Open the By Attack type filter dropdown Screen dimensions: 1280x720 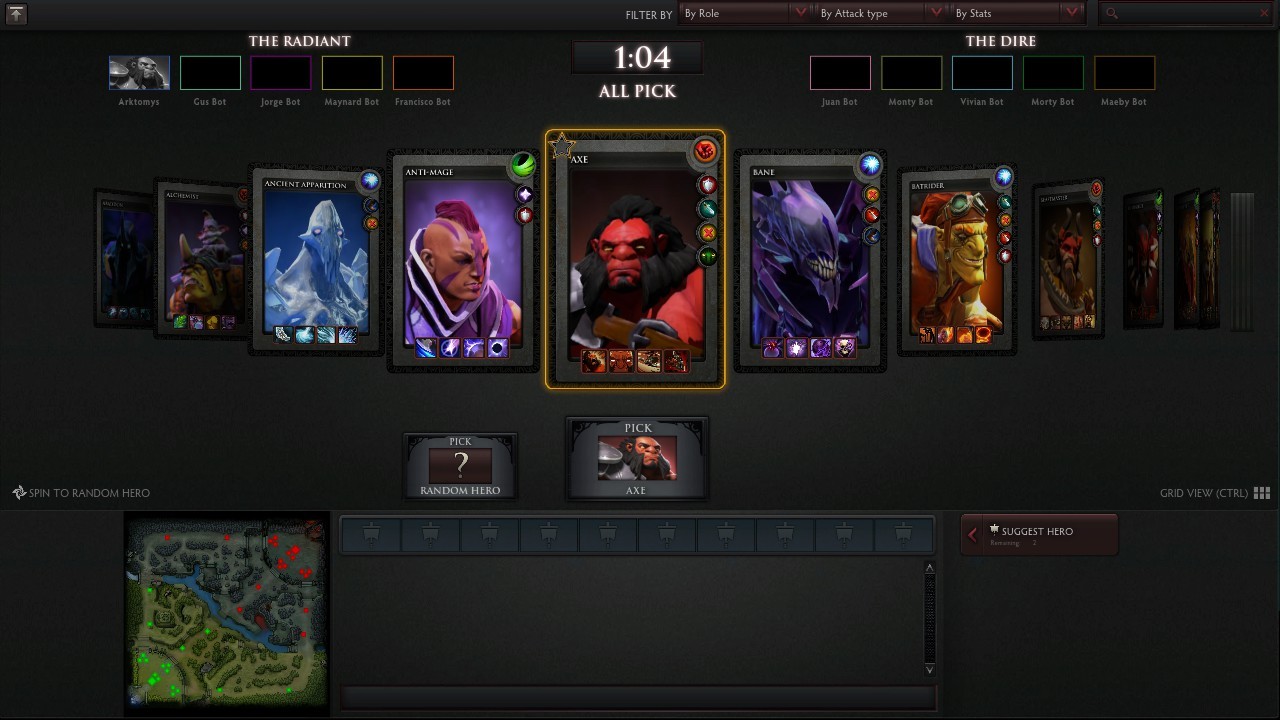tap(880, 13)
